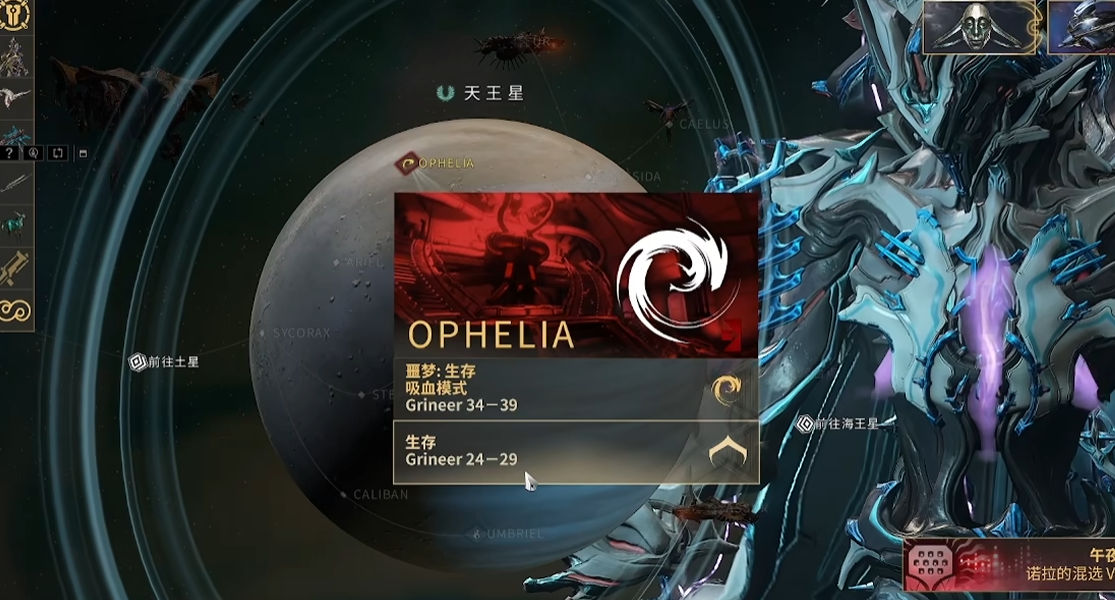Open the teal deer companion slot

[x=16, y=222]
